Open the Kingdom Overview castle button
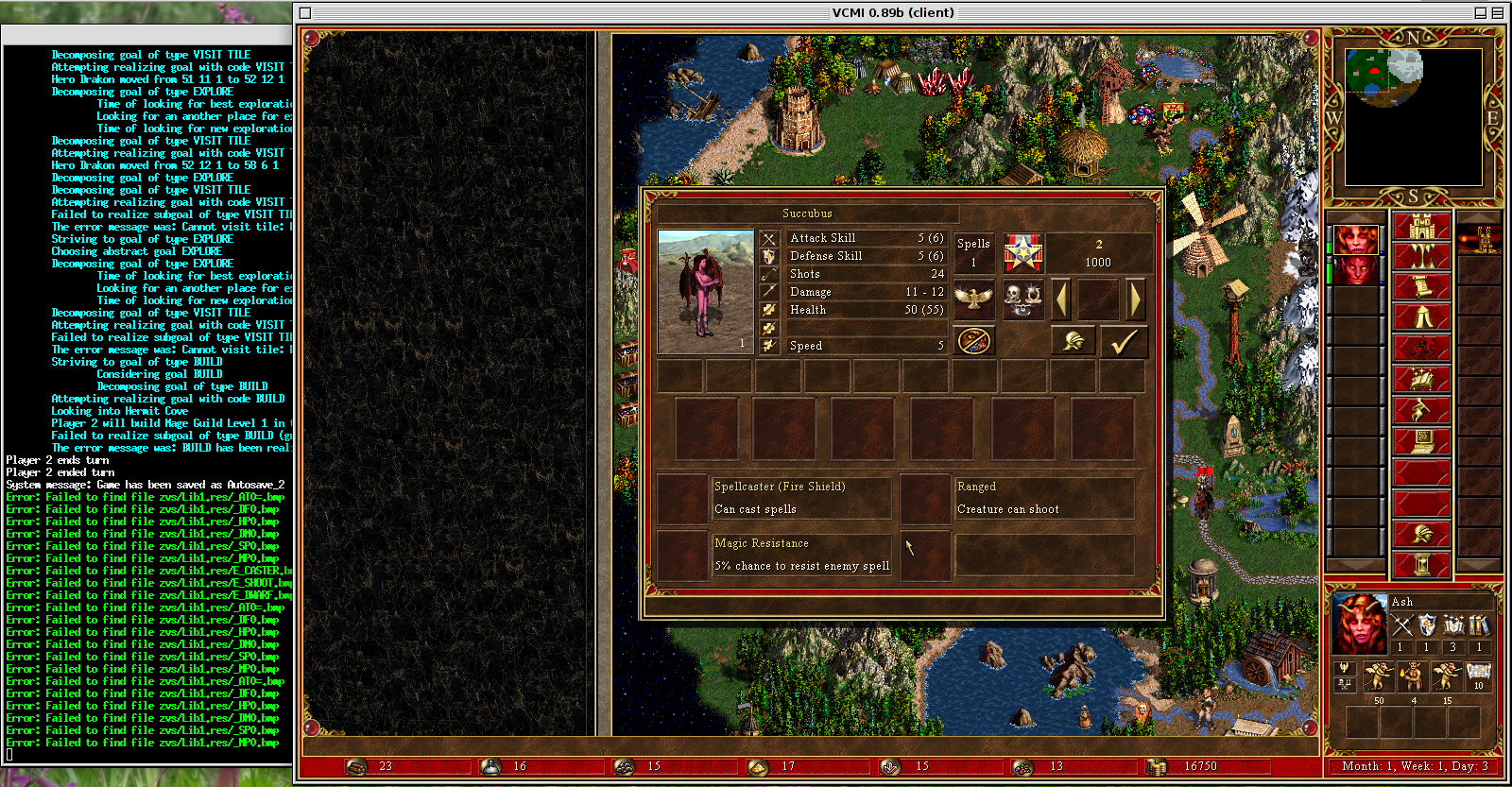 [1421, 227]
